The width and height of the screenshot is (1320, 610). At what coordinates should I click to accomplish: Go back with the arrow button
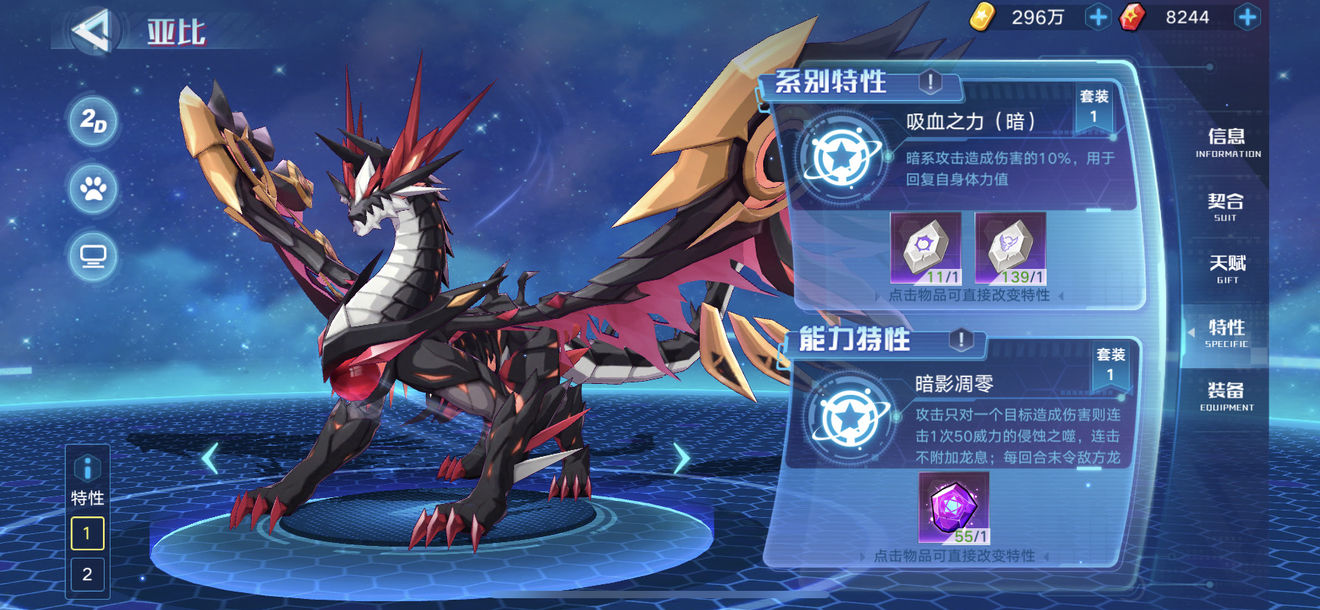click(91, 30)
